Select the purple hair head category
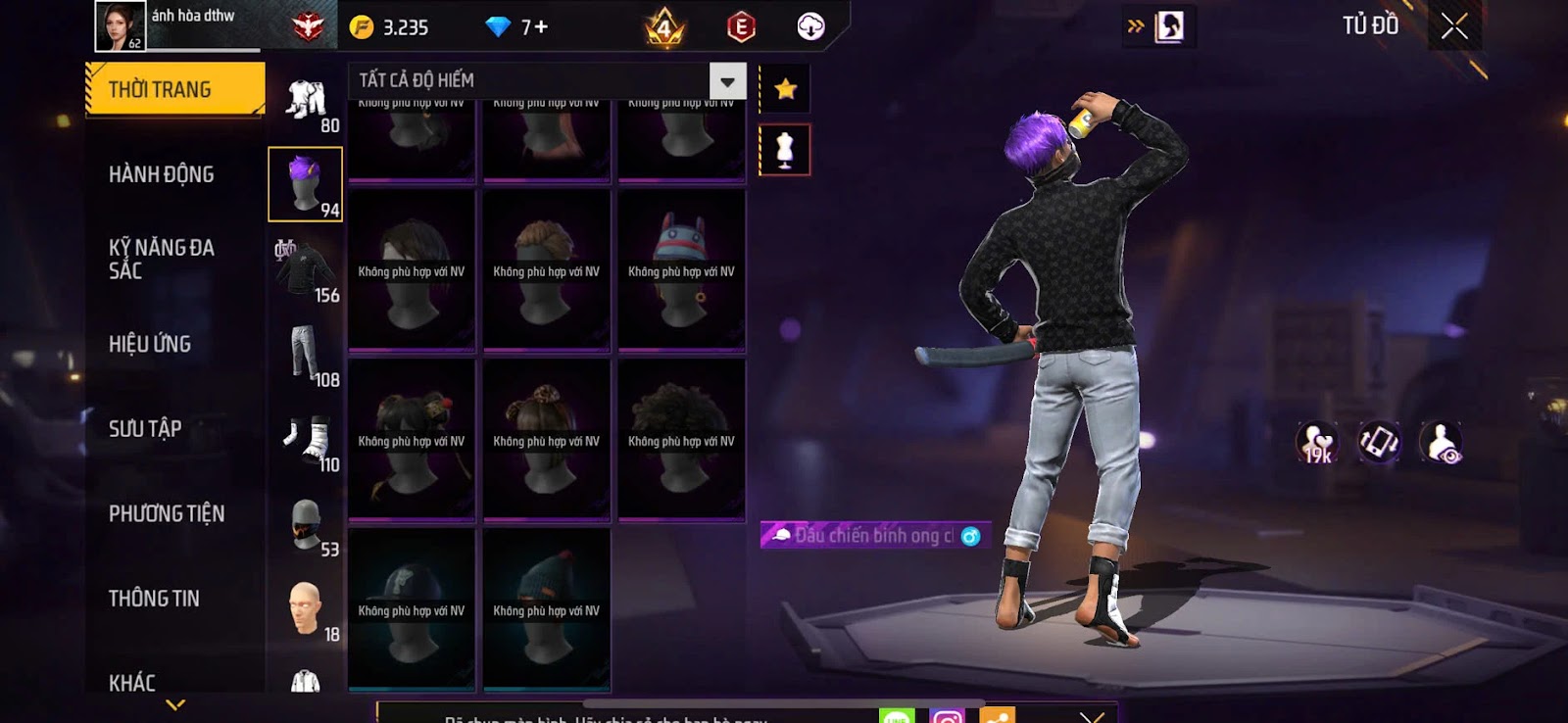This screenshot has height=723, width=1568. [306, 184]
